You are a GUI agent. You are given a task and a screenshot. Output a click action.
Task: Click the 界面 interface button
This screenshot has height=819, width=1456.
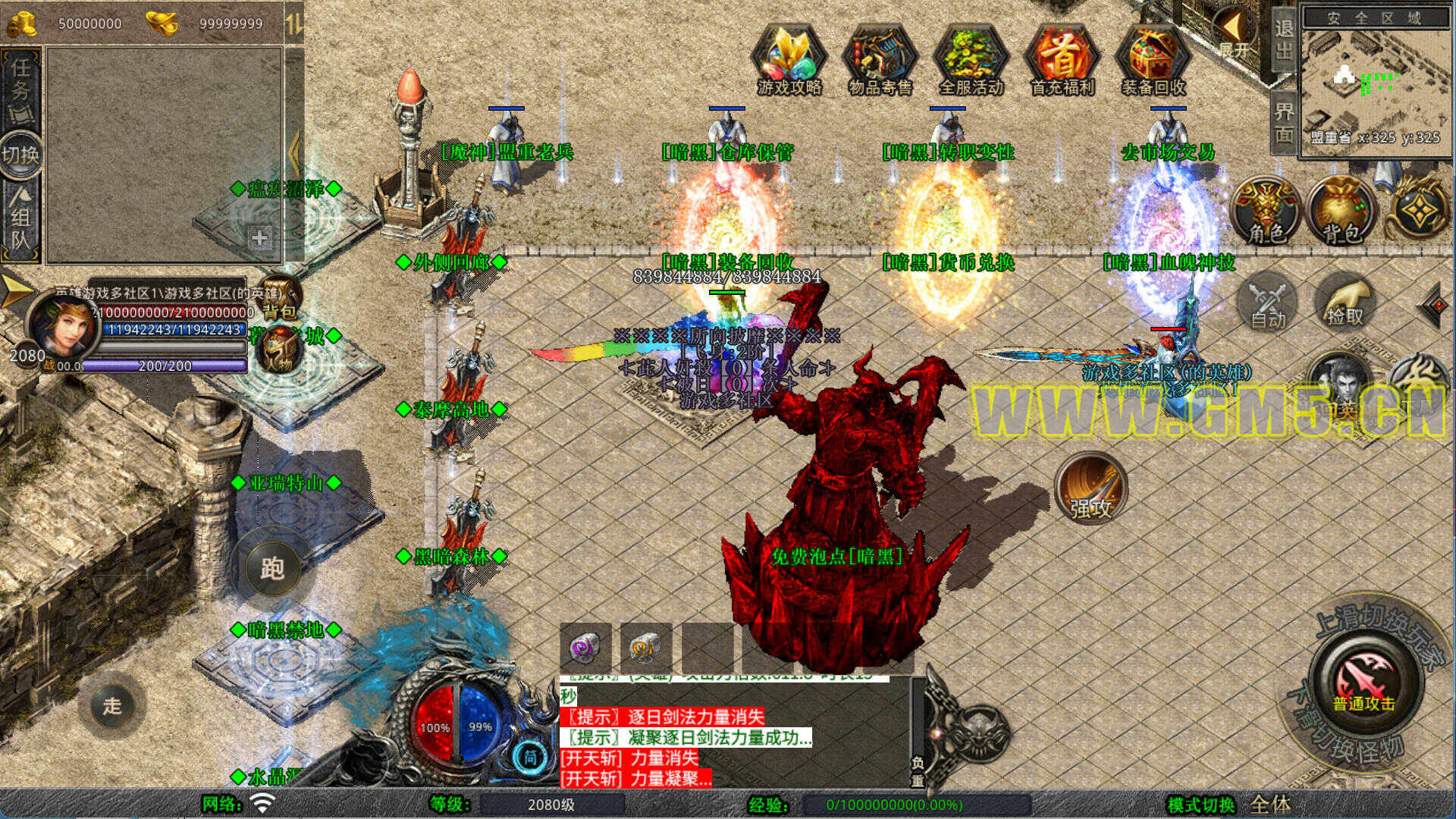[1283, 123]
